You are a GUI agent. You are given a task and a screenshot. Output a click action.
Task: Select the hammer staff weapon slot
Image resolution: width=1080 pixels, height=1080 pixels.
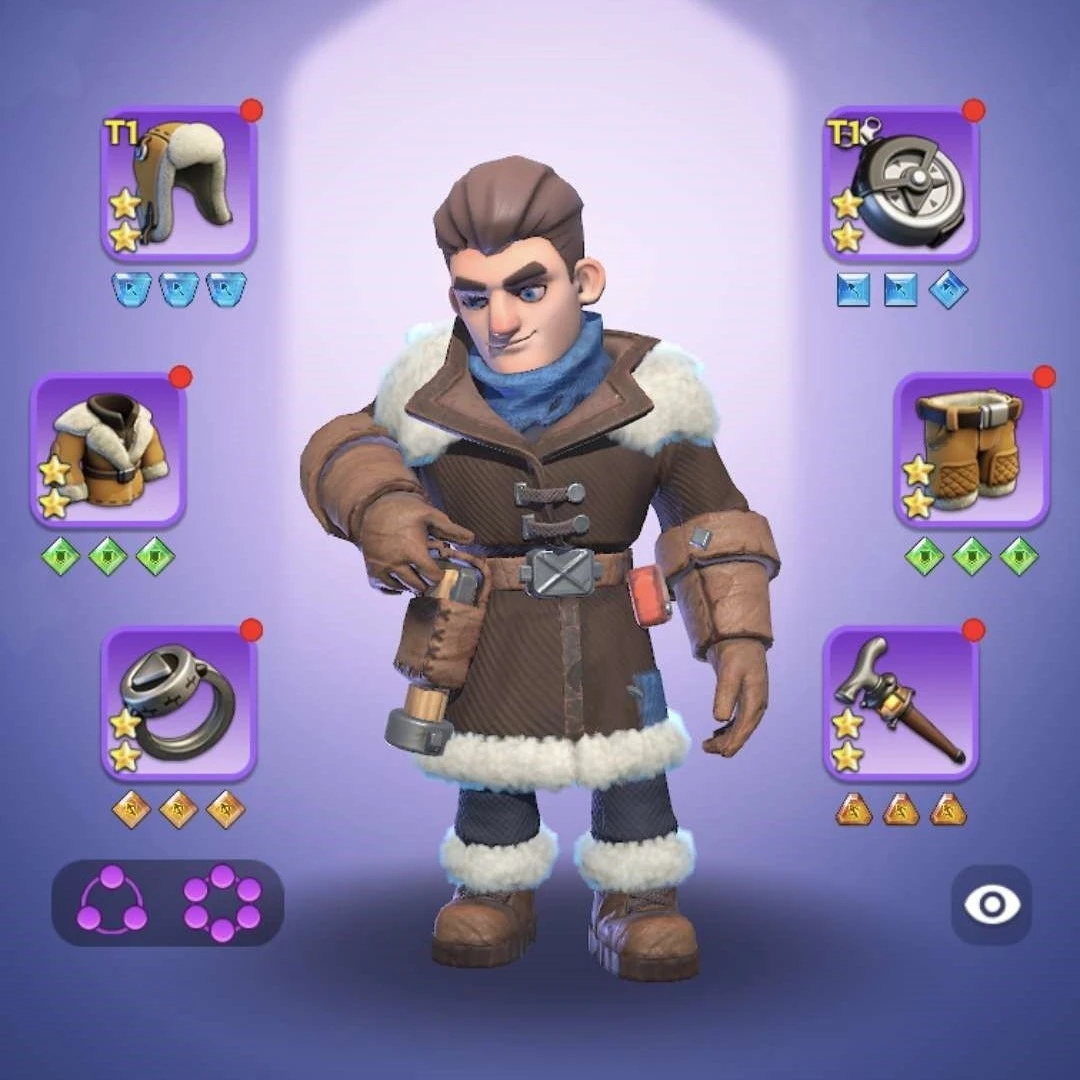click(900, 703)
